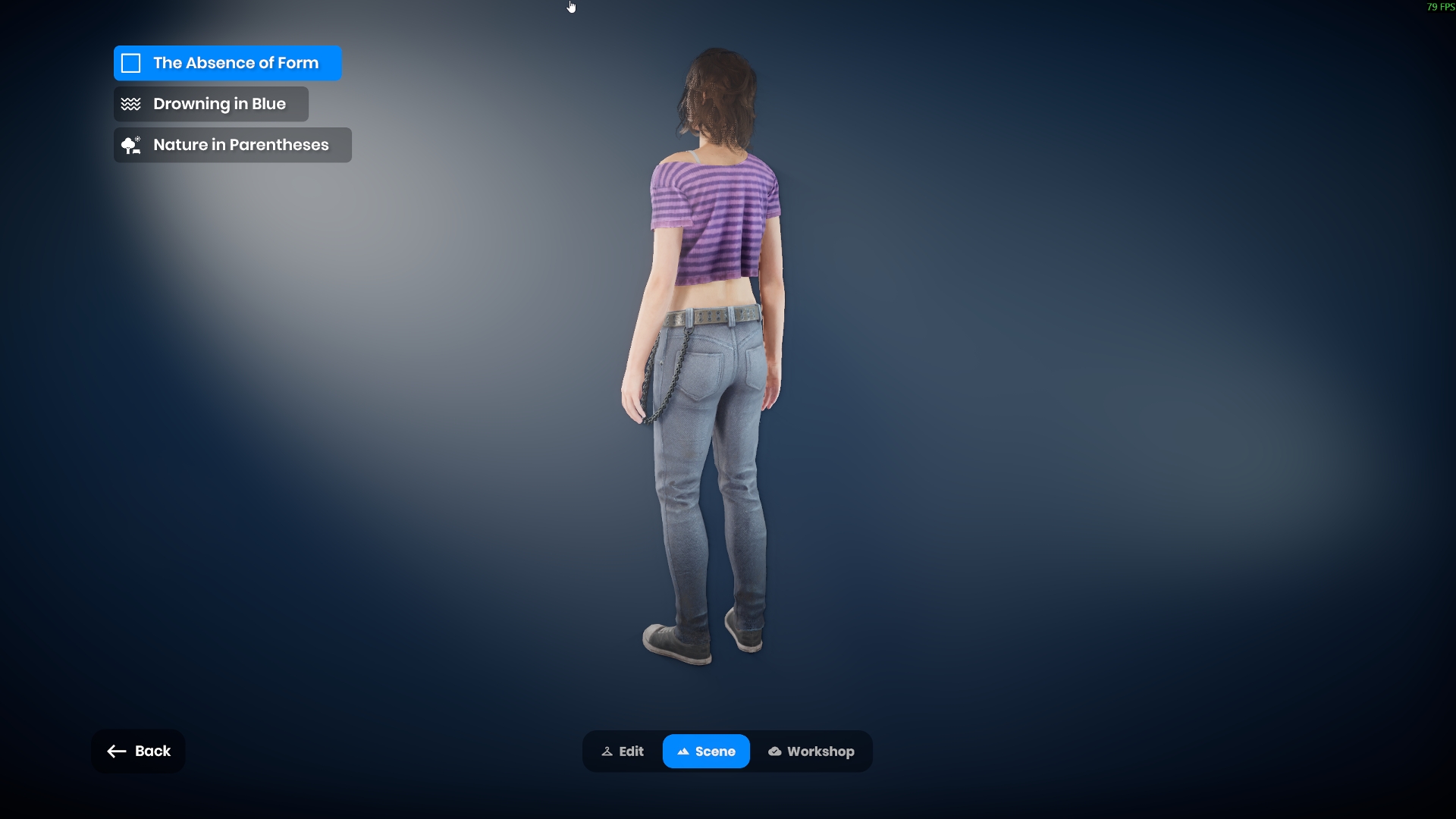Image resolution: width=1456 pixels, height=819 pixels.
Task: Pick the Nature in Parentheses scene
Action: (x=232, y=145)
